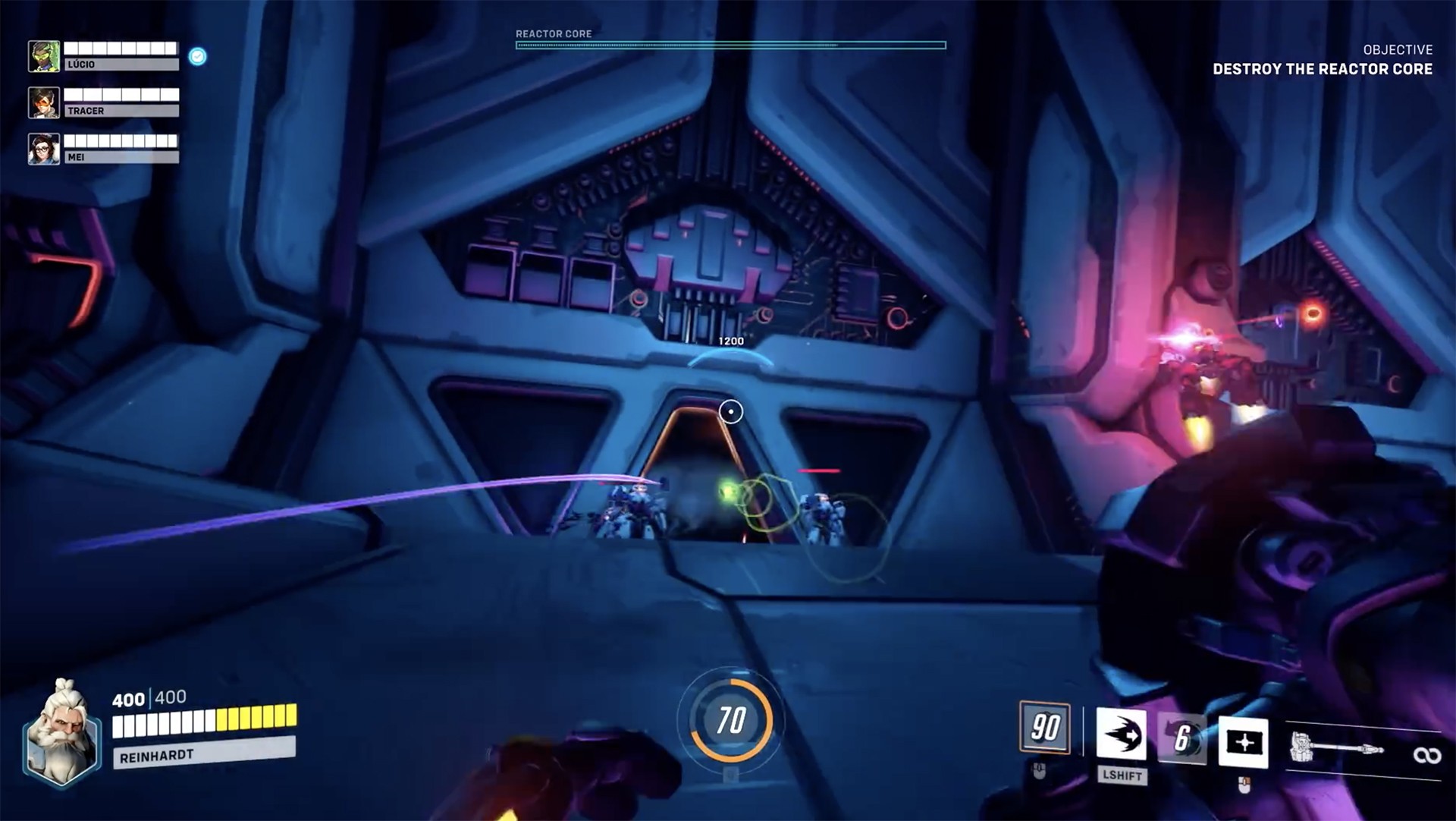Activate the Barrier Field ability icon
The image size is (1456, 821).
(x=1243, y=741)
